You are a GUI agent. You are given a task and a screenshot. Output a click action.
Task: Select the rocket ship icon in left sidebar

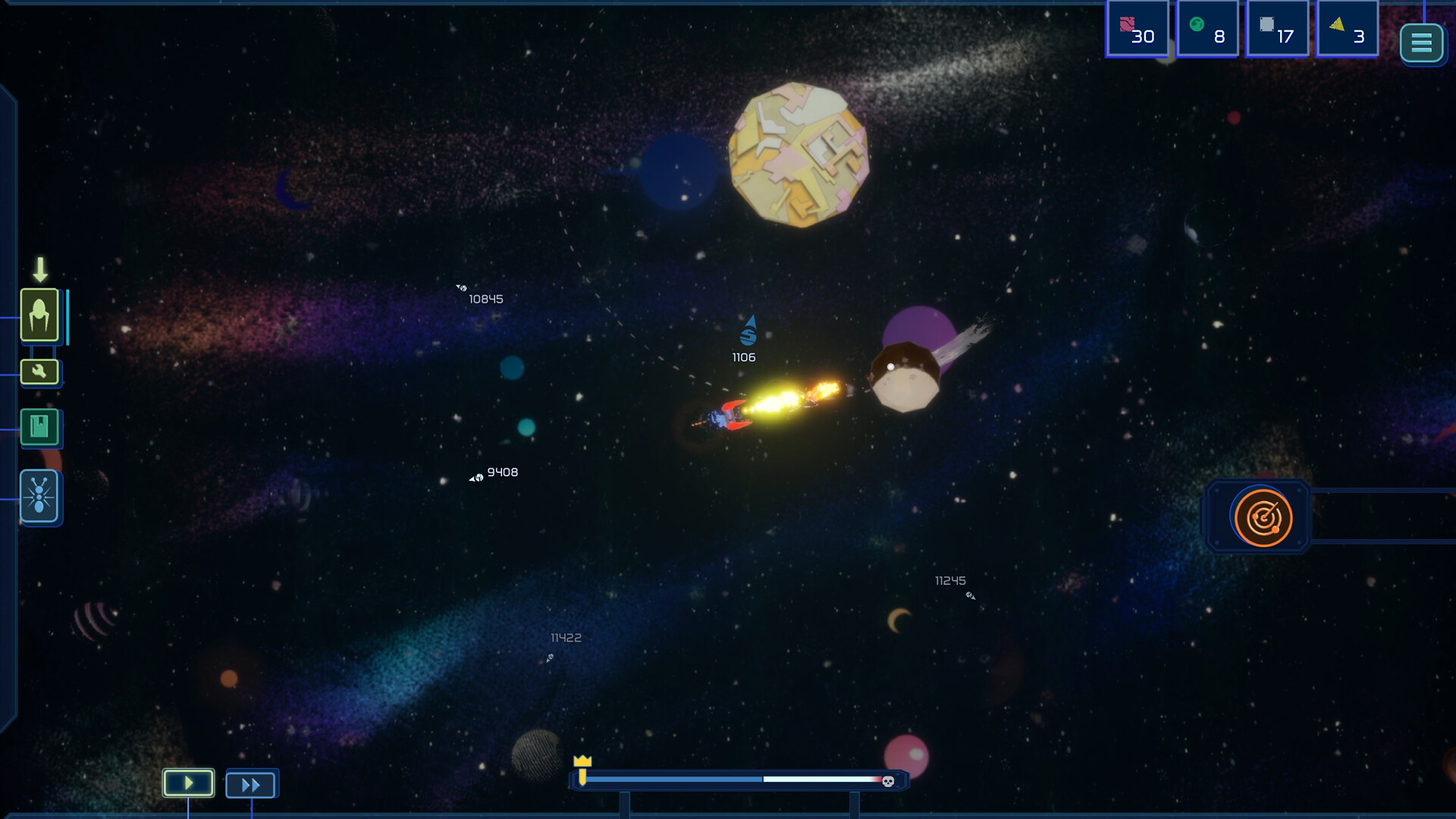point(41,316)
